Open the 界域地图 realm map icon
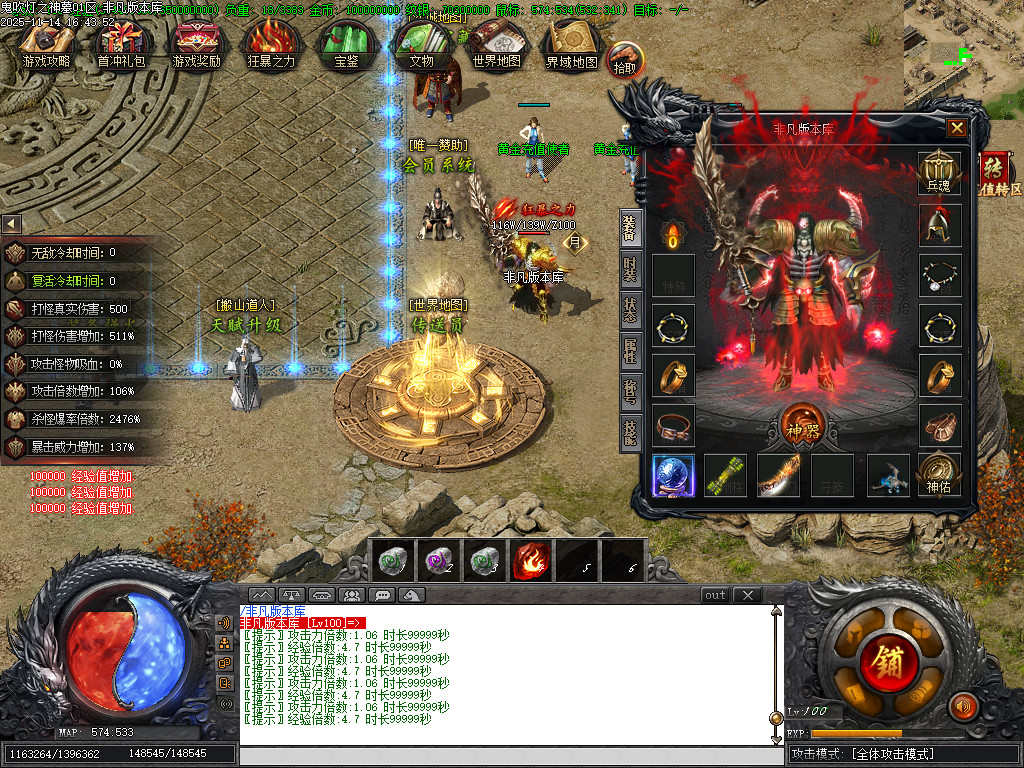 (571, 45)
